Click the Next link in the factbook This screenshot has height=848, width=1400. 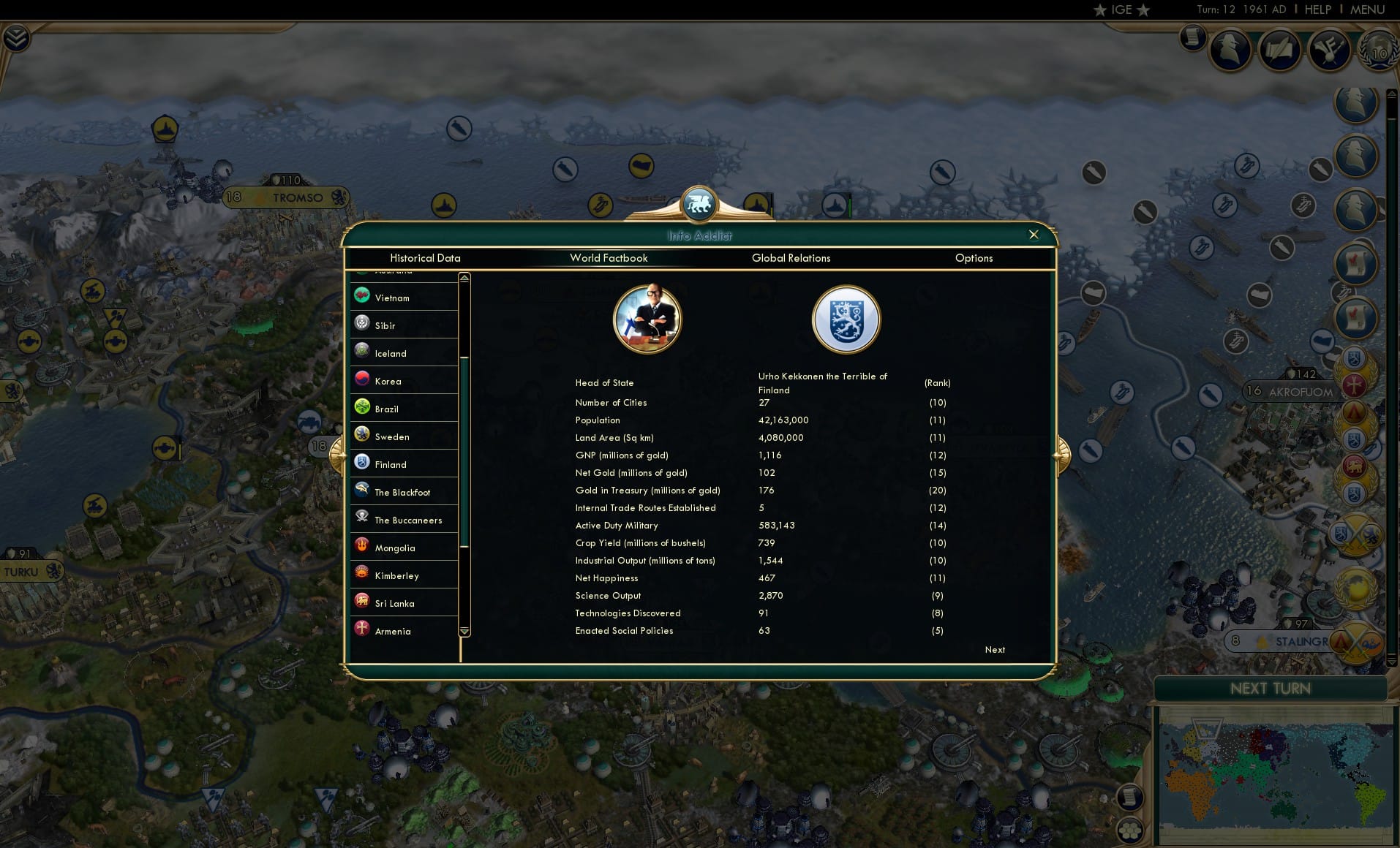click(x=993, y=650)
